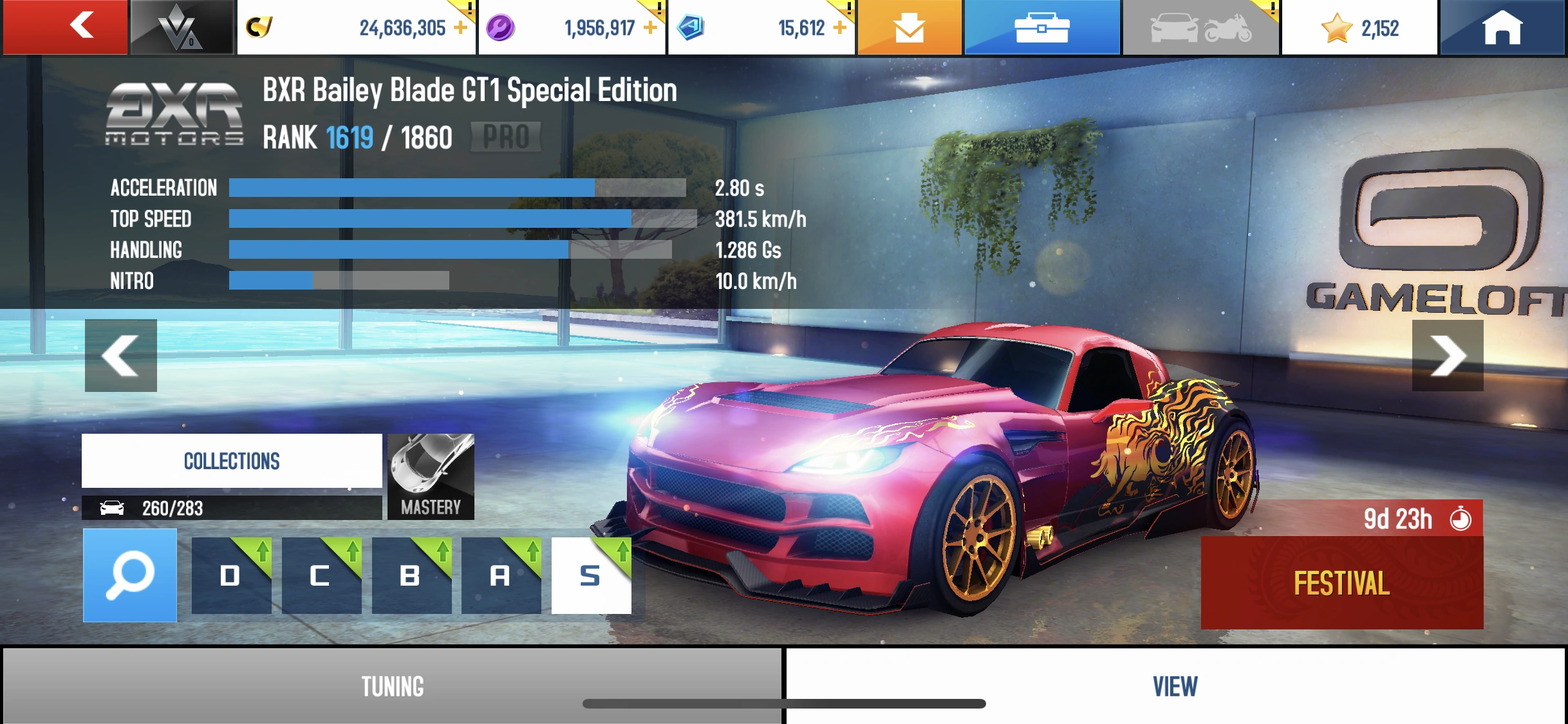Click the league emblem icon top left

181,26
